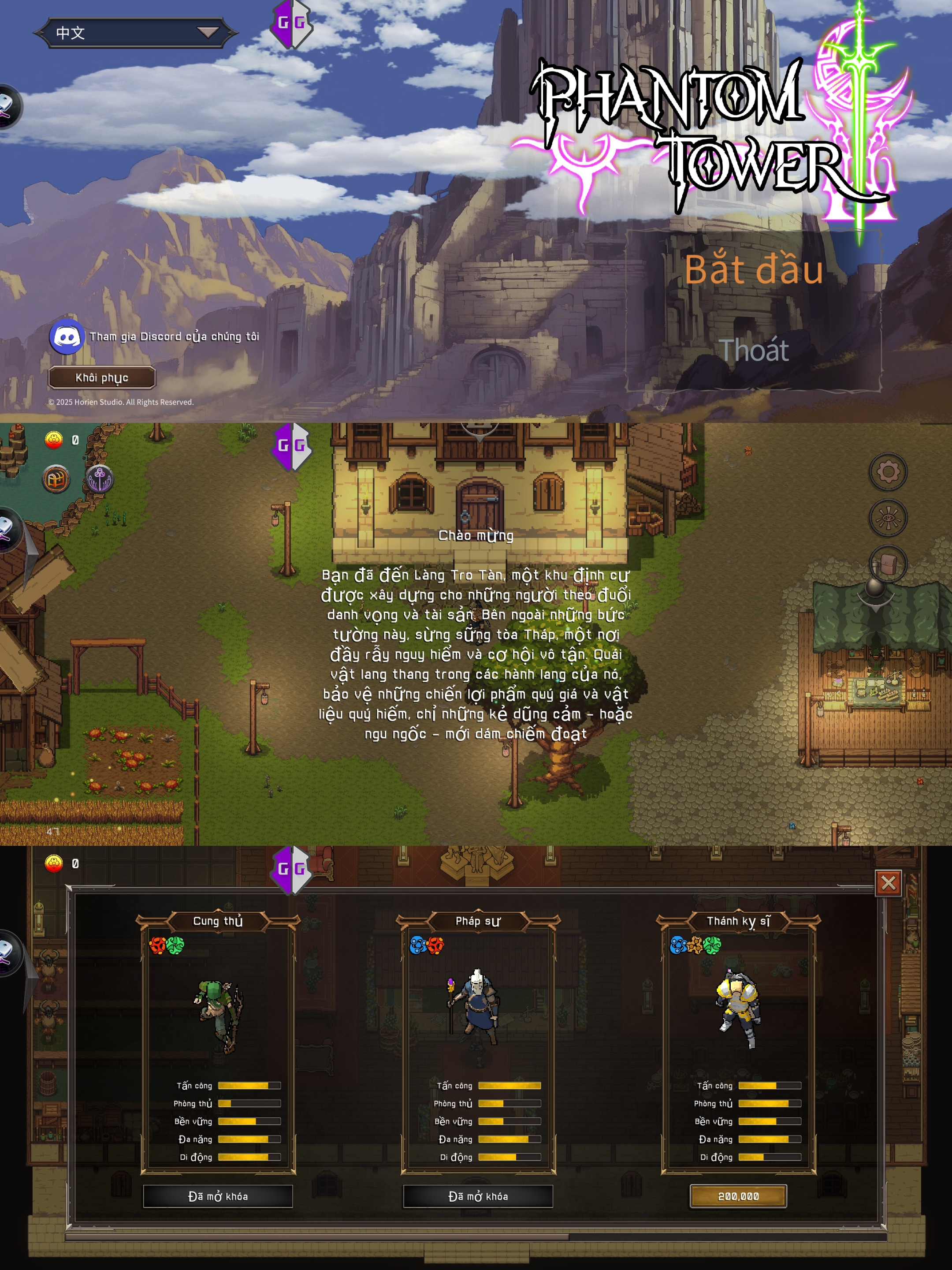Screen dimensions: 952x1270
Task: Open the backpack inventory icon
Action: pyautogui.click(x=888, y=564)
